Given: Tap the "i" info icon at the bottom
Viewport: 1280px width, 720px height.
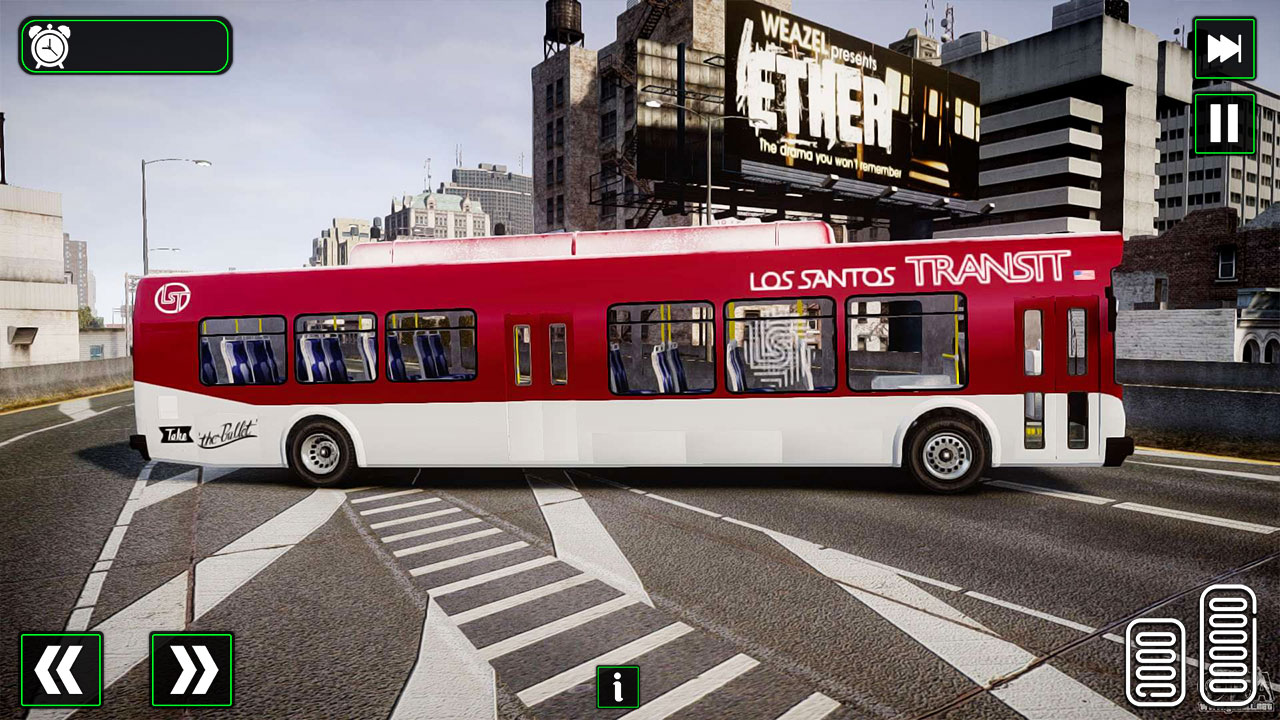Looking at the screenshot, I should click(x=617, y=688).
